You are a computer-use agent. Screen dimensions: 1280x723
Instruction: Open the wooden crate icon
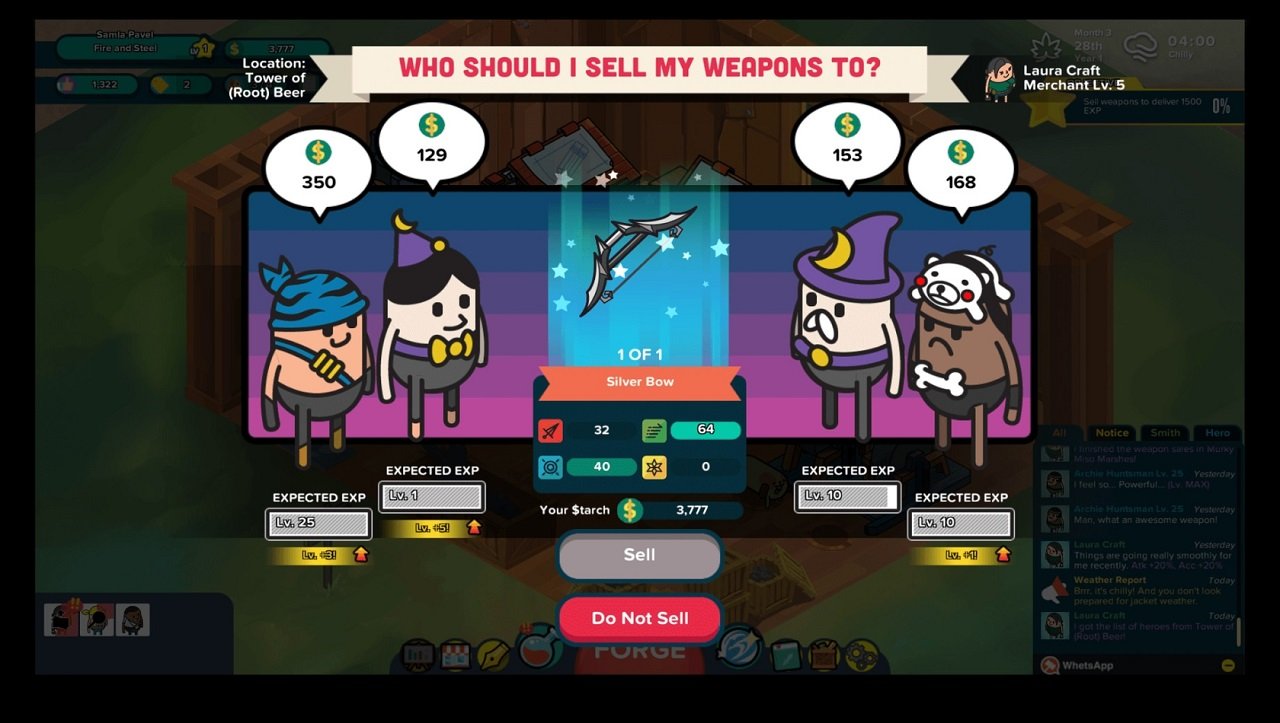click(825, 655)
